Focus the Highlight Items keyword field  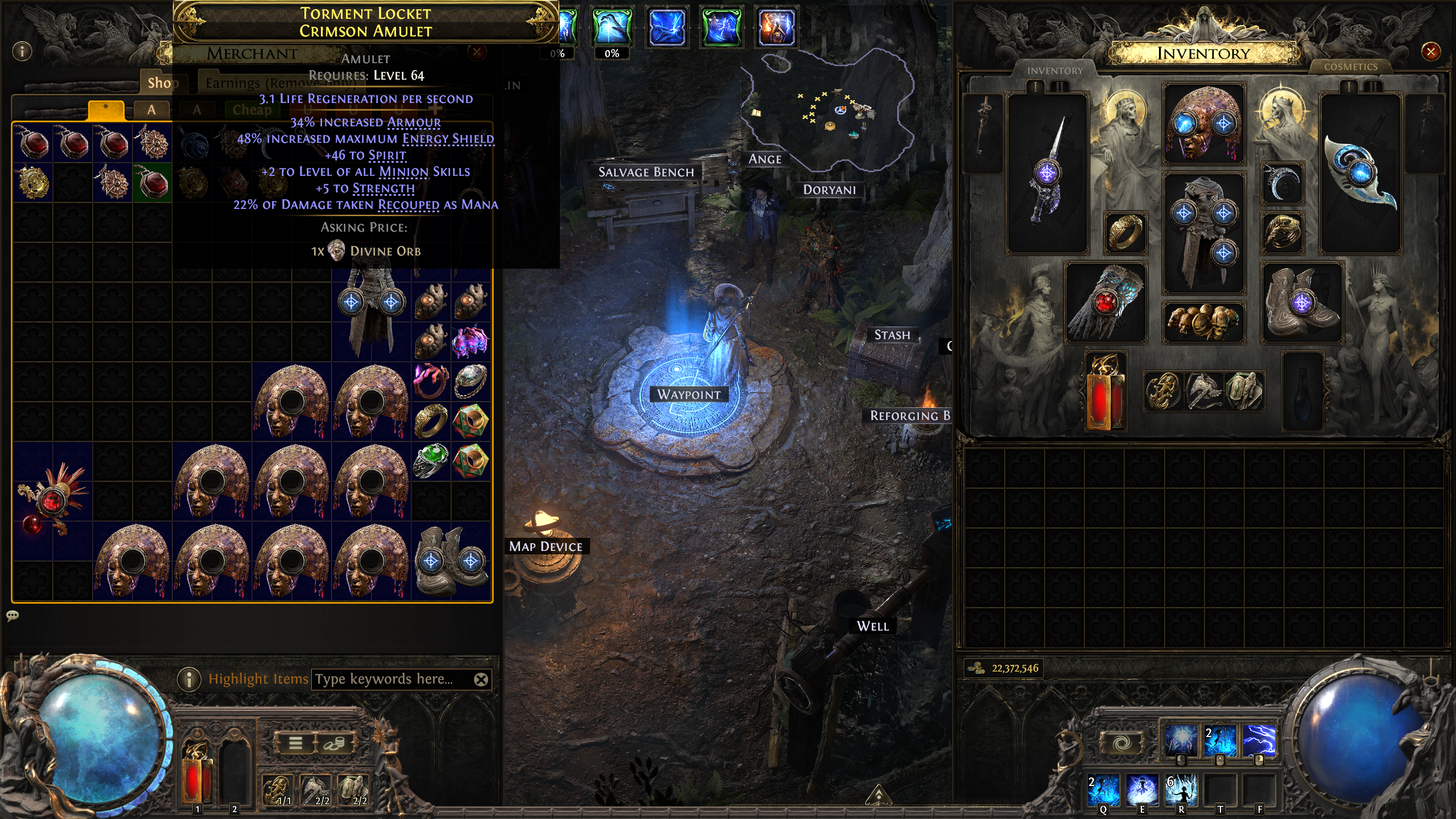(x=393, y=679)
